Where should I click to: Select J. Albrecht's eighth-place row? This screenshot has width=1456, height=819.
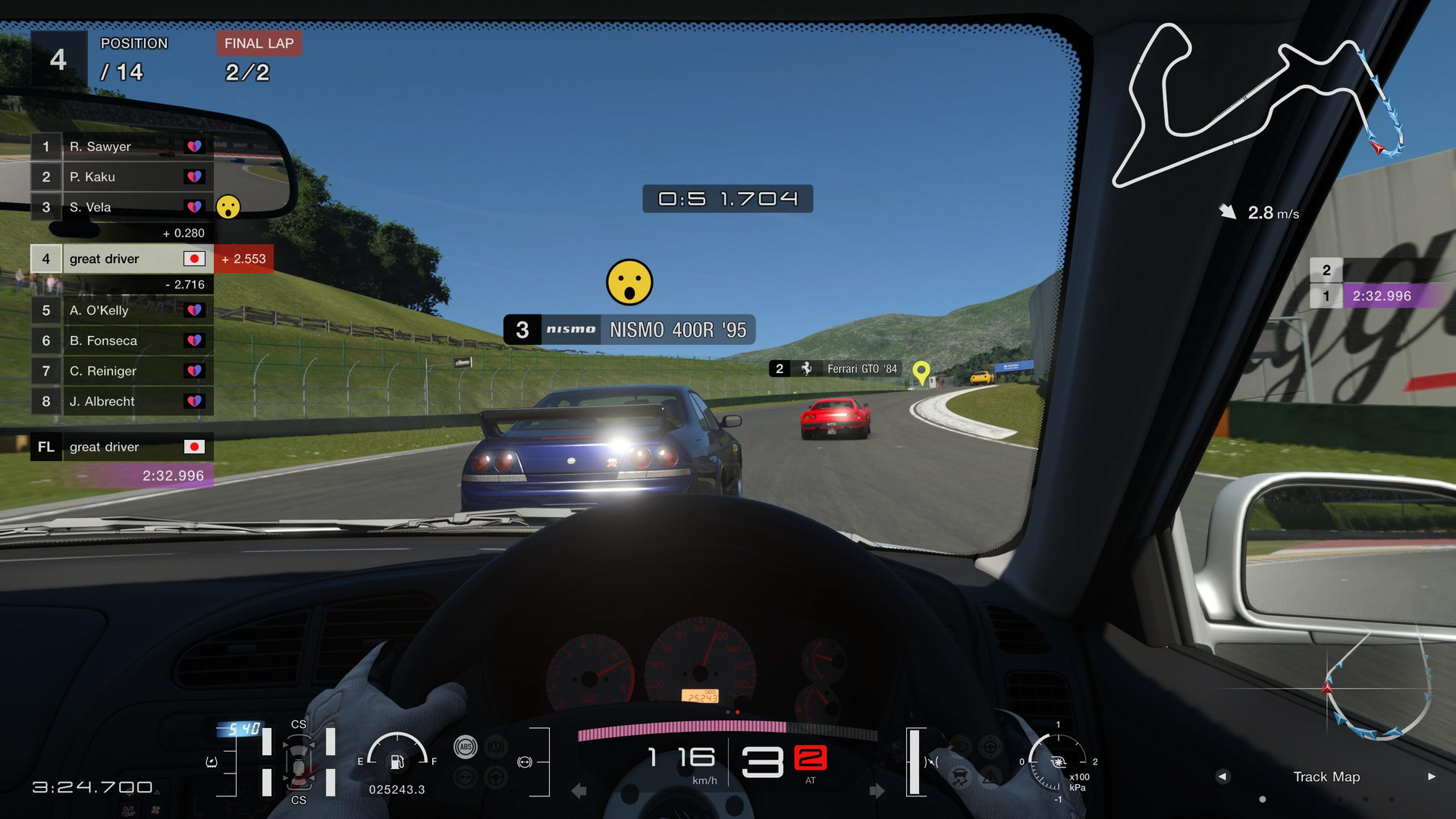(121, 401)
